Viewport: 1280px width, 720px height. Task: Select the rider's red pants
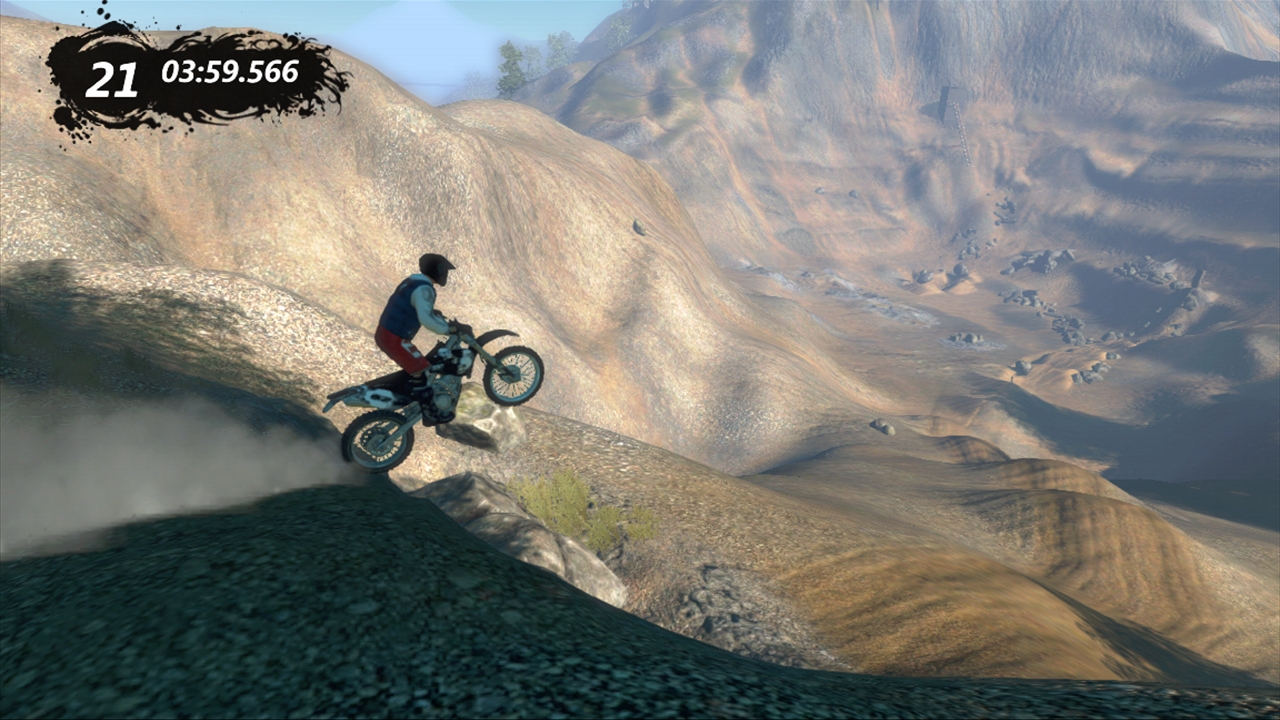[402, 349]
